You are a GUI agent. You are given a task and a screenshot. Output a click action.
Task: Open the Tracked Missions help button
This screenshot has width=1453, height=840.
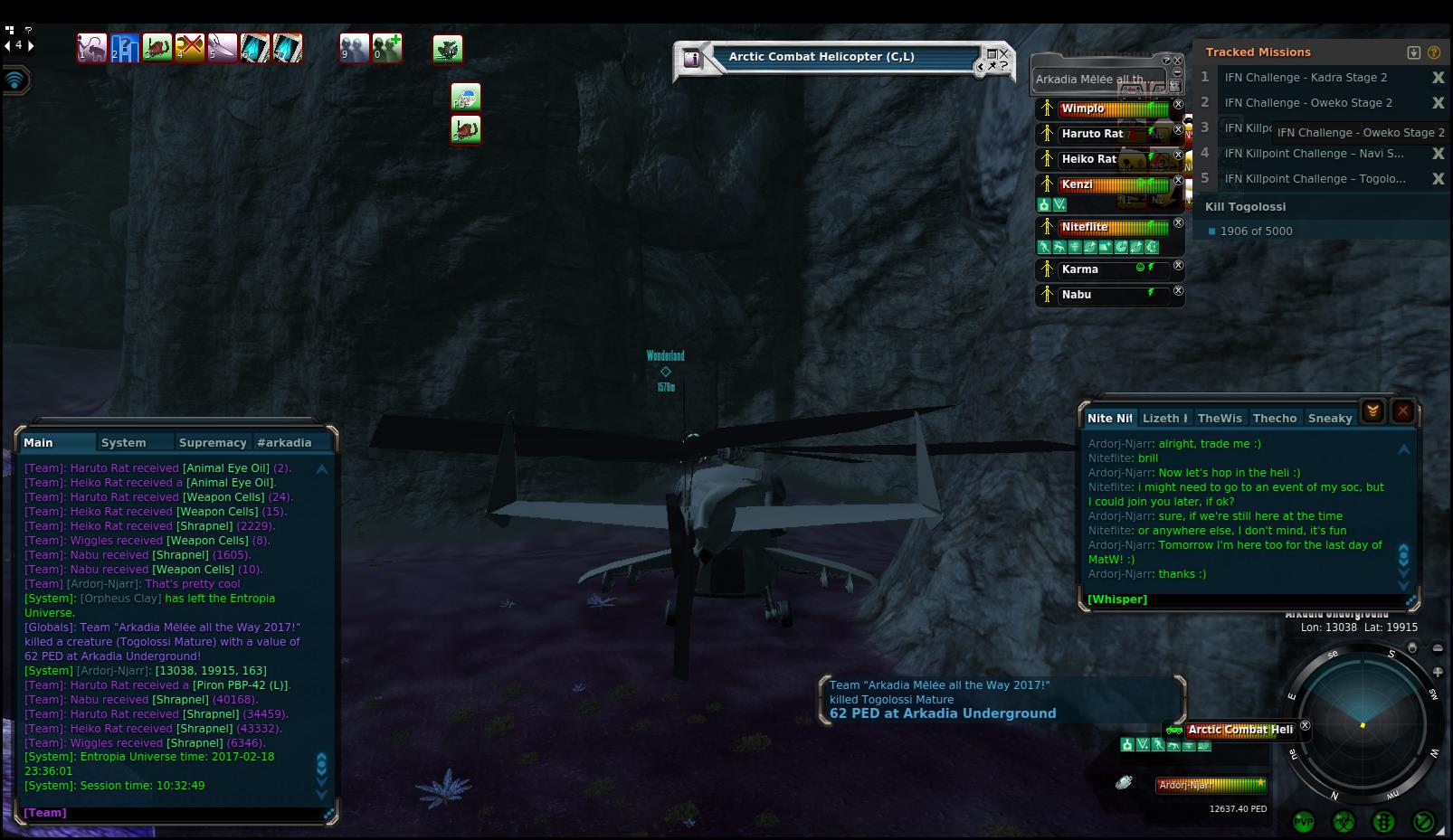tap(1434, 52)
